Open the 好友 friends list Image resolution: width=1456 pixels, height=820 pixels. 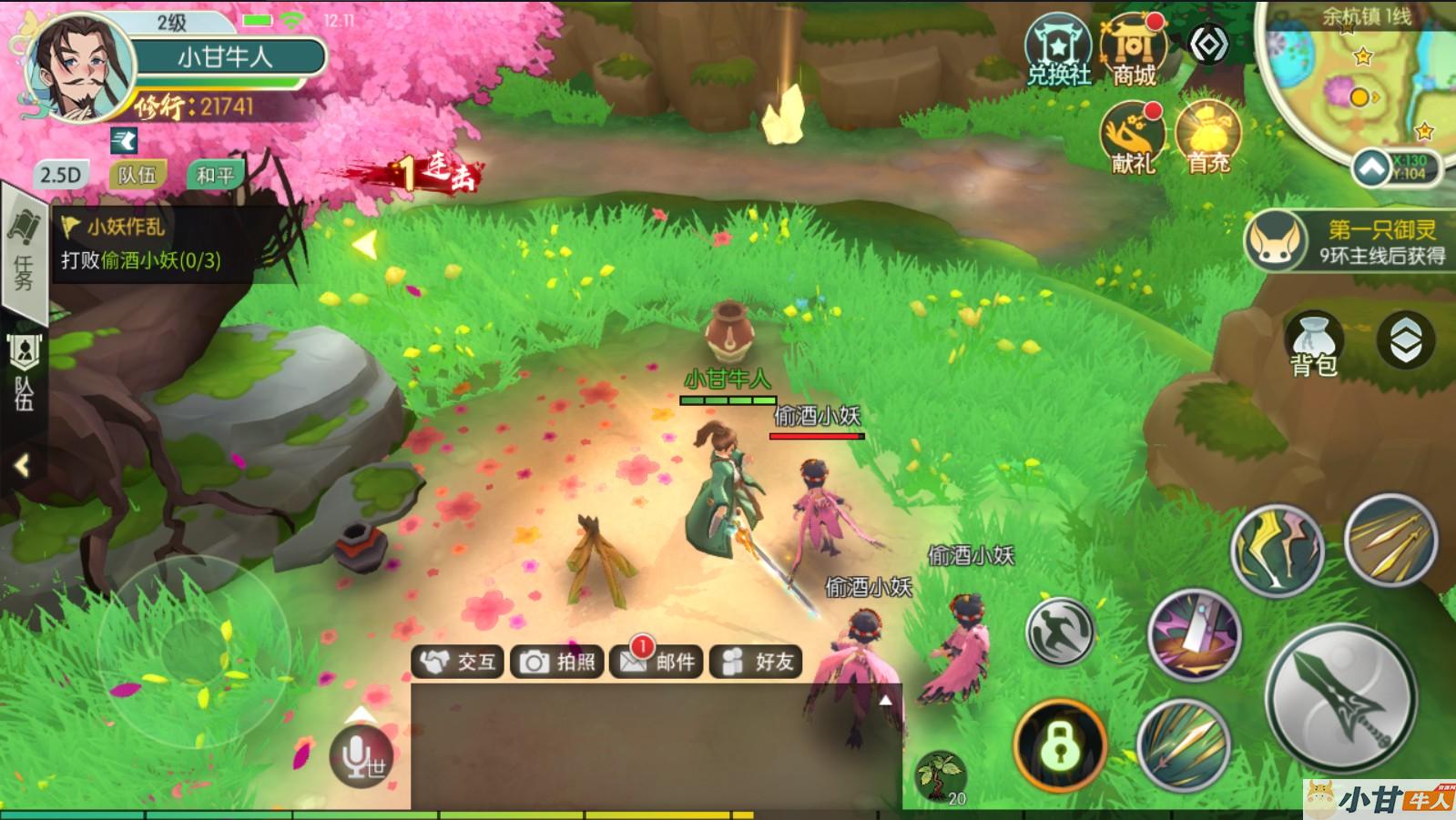click(x=757, y=662)
